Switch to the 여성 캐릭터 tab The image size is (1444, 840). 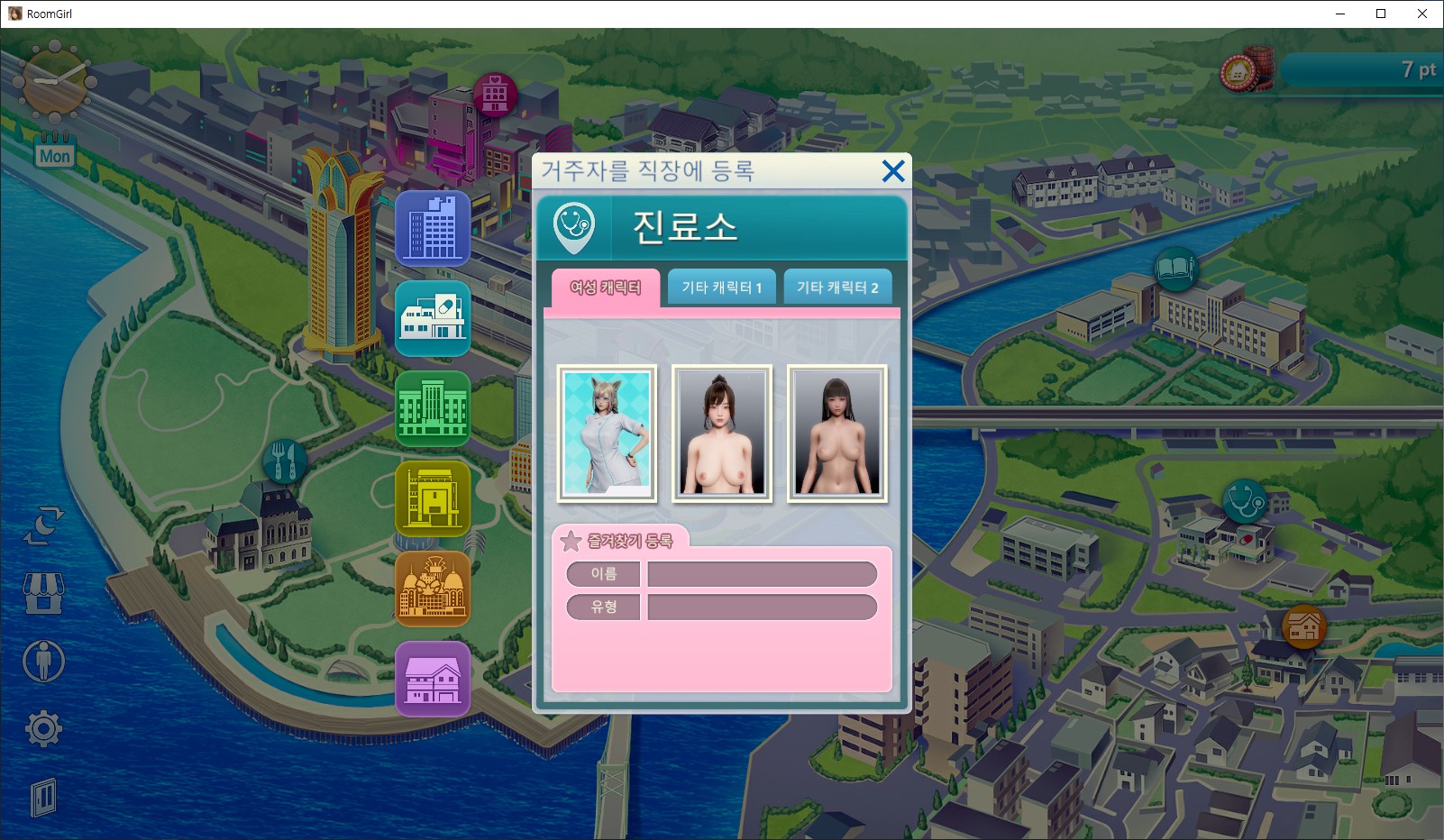[x=606, y=288]
